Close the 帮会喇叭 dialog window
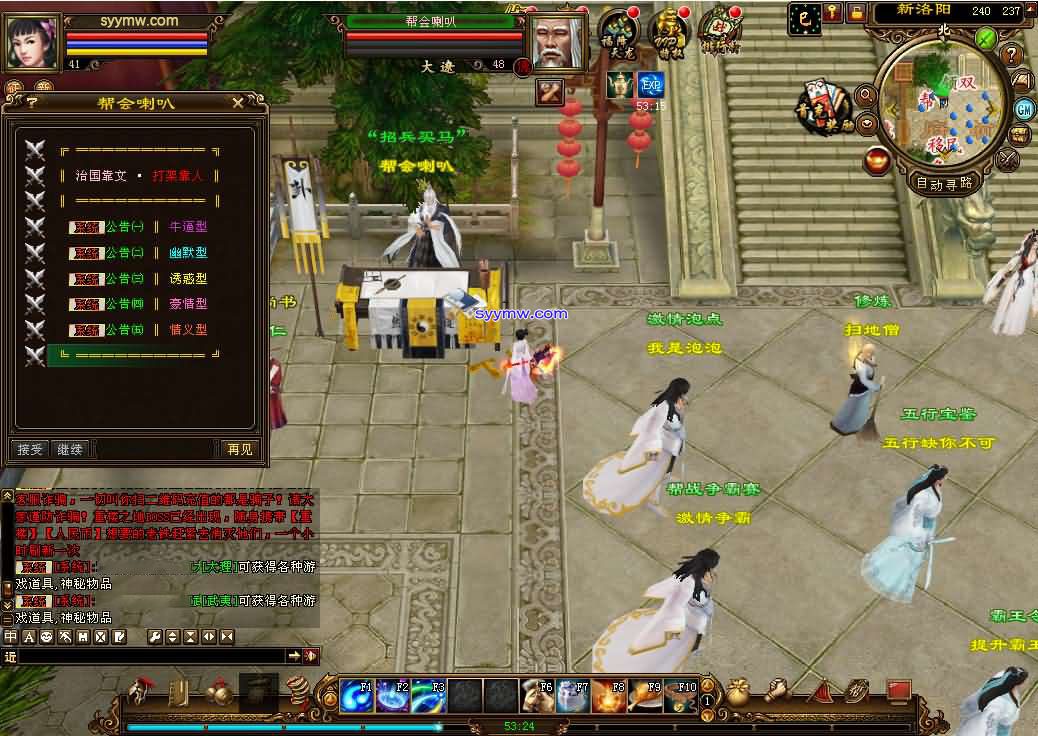The height and width of the screenshot is (736, 1038). coord(237,102)
